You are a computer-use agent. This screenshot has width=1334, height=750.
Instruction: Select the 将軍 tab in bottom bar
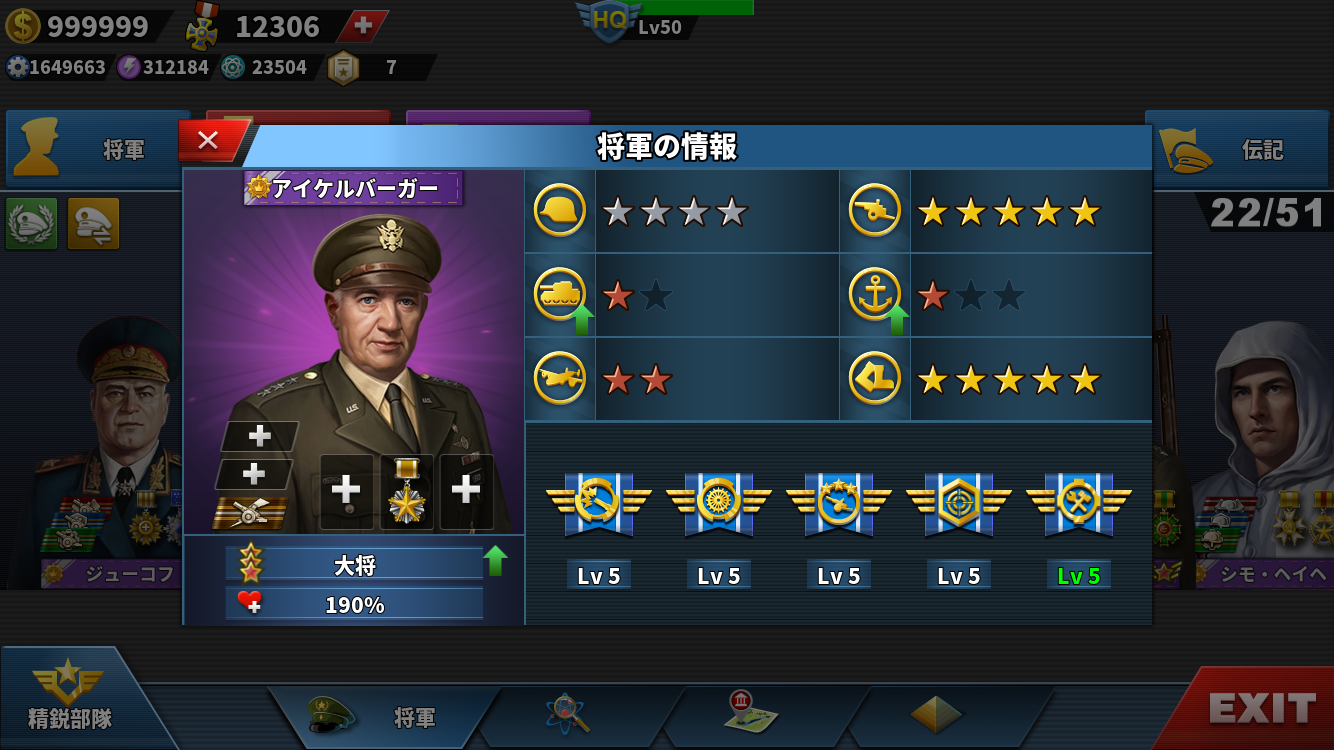pyautogui.click(x=385, y=716)
